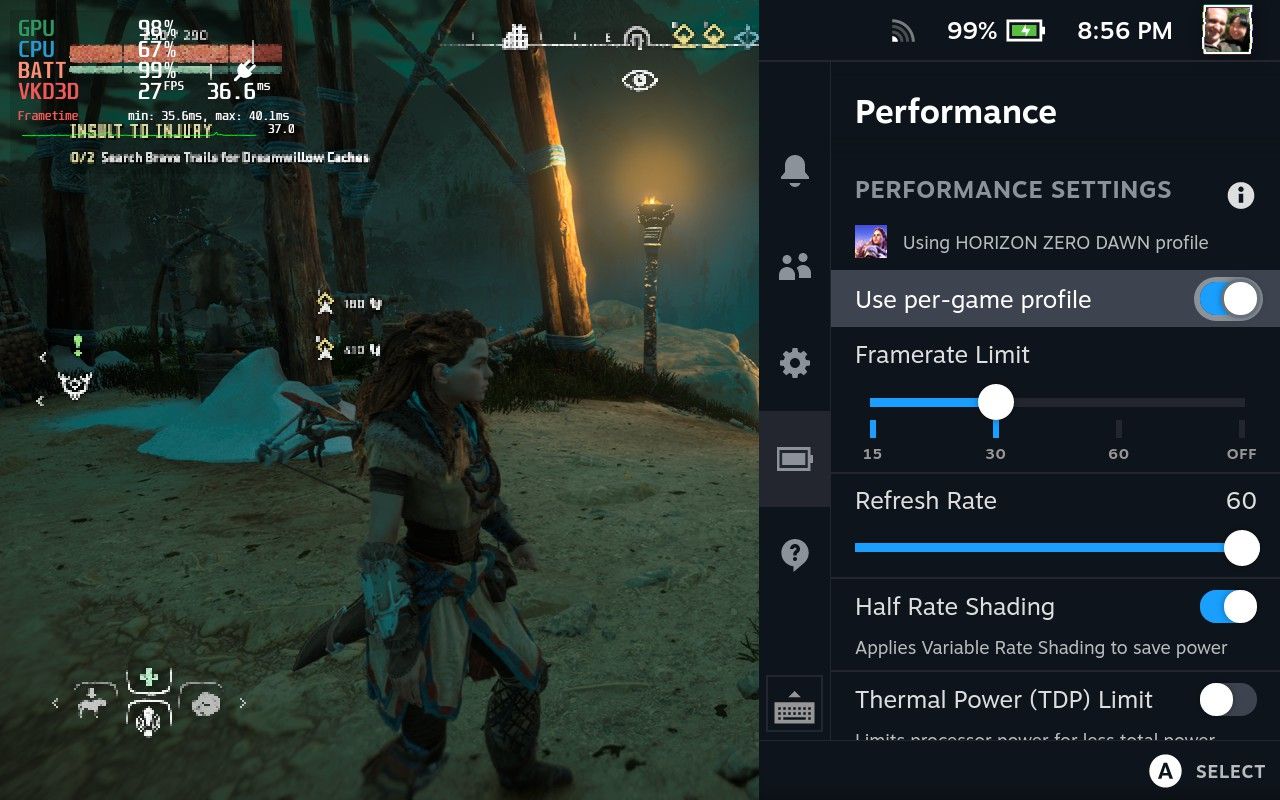Use the green healing cross icon
Image resolution: width=1280 pixels, height=800 pixels.
click(x=149, y=677)
